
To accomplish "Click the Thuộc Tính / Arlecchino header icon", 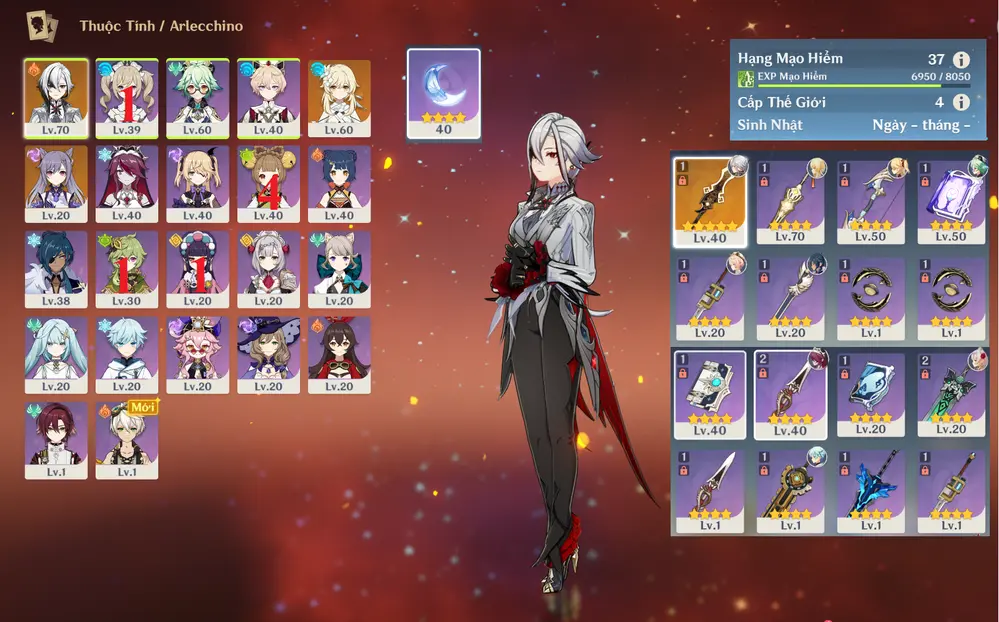I will pos(41,24).
